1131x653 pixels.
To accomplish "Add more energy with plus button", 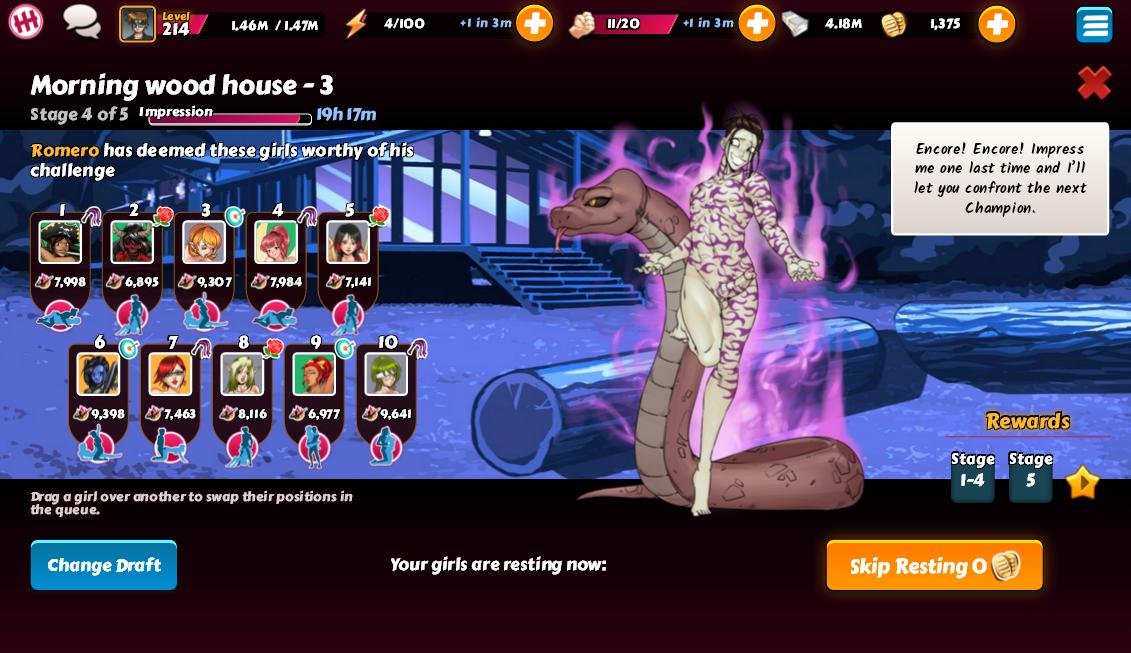I will (x=534, y=23).
